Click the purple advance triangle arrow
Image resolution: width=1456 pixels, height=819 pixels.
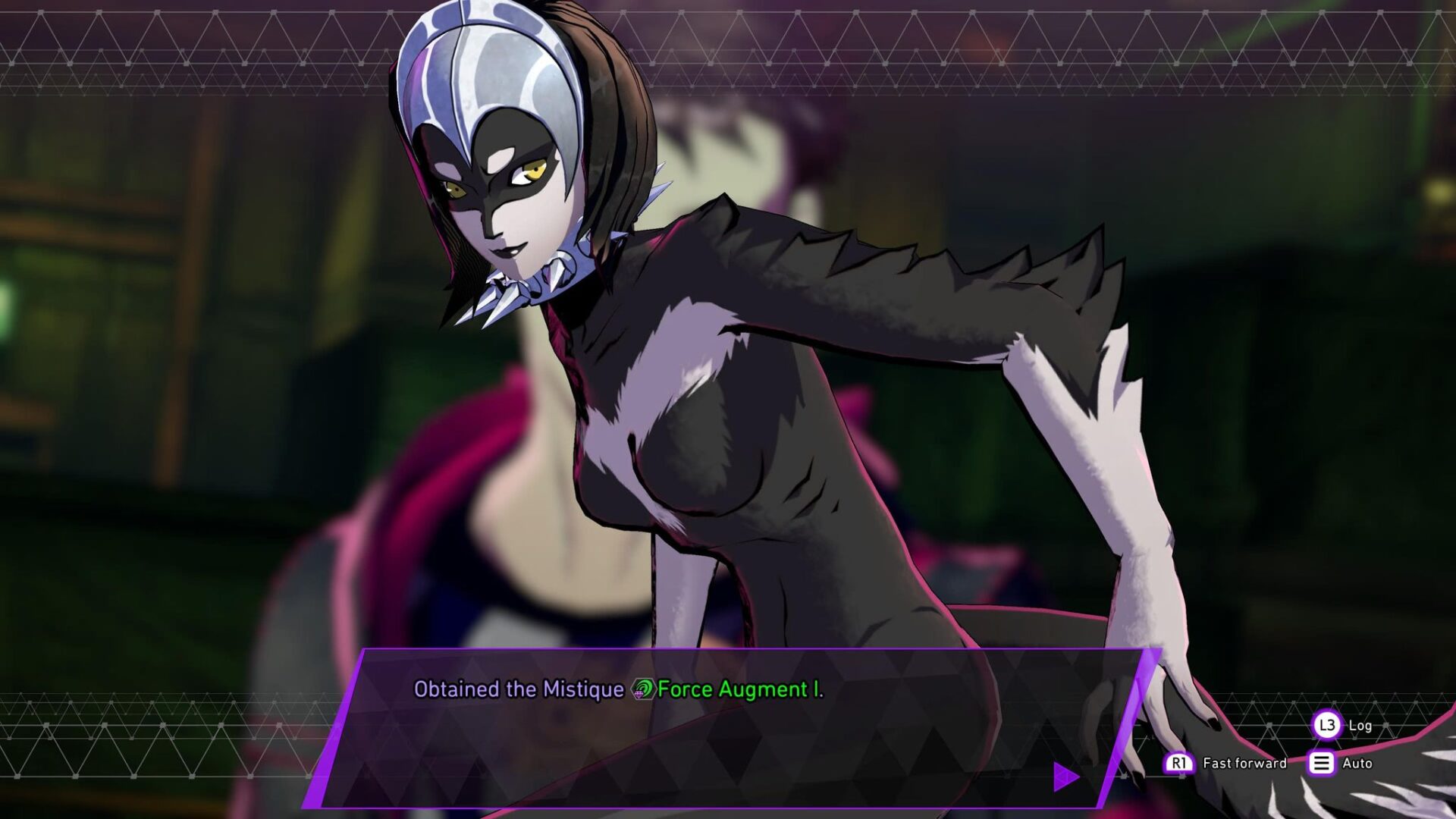pyautogui.click(x=1066, y=774)
